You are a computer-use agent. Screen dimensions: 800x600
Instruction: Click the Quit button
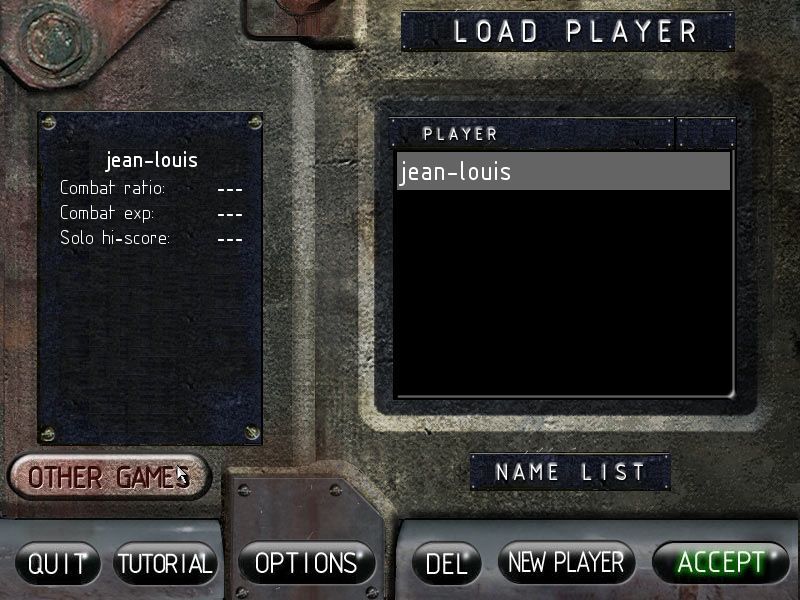(57, 563)
